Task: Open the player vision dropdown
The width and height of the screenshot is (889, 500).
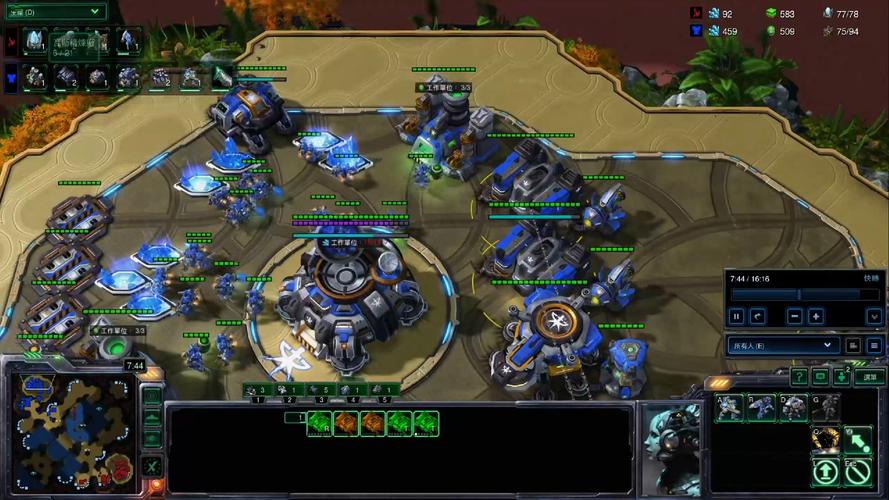Action: (782, 345)
